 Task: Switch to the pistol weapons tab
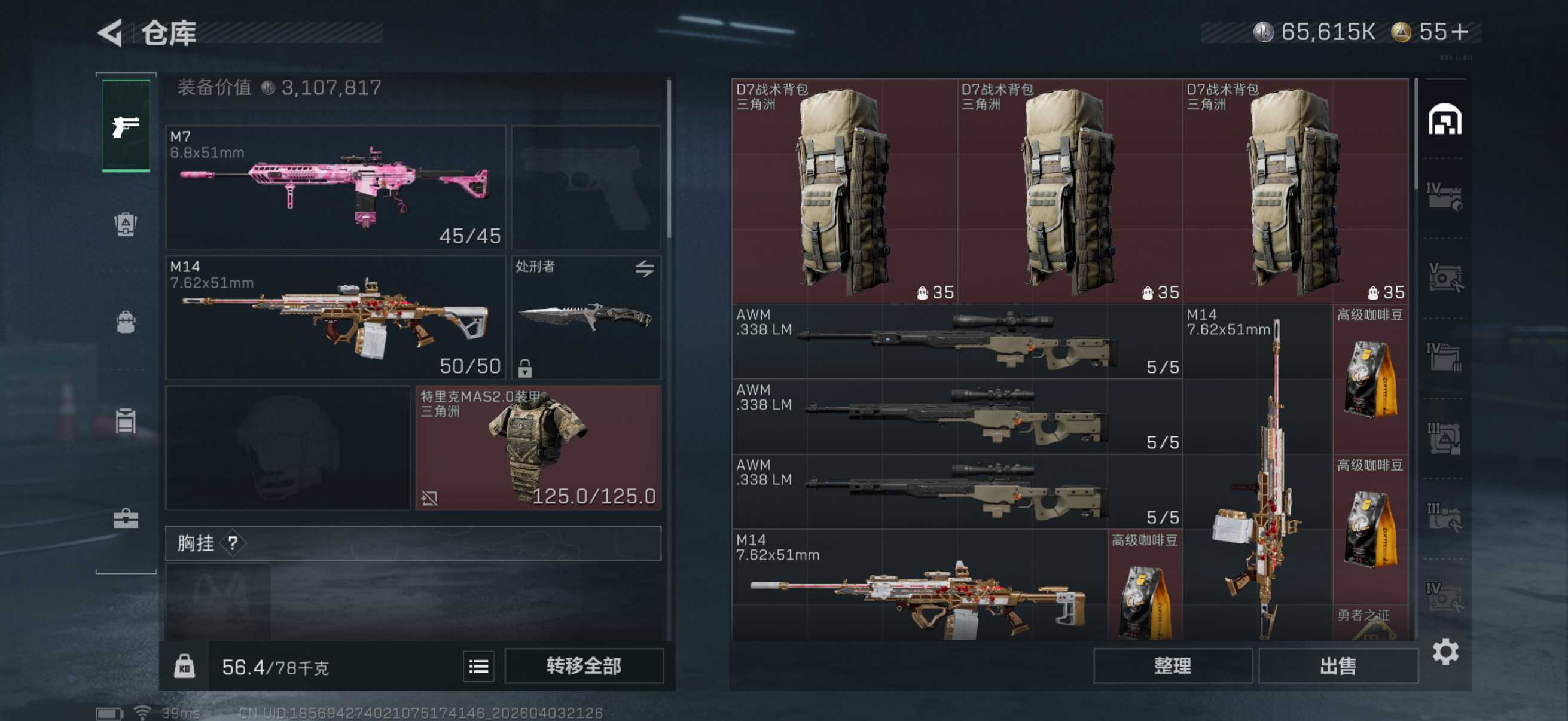pyautogui.click(x=126, y=126)
